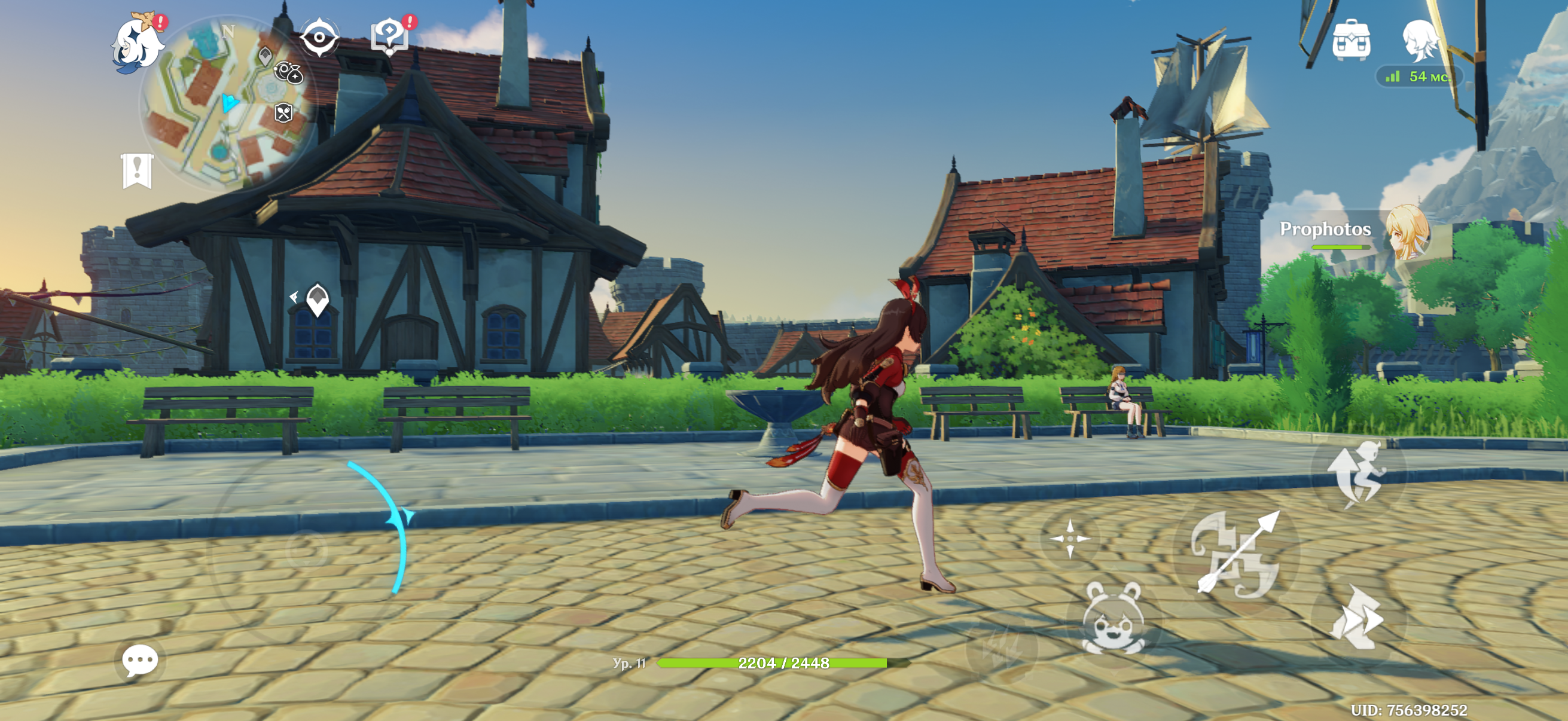1568x721 pixels.
Task: Open the chat speech bubble
Action: 139,661
